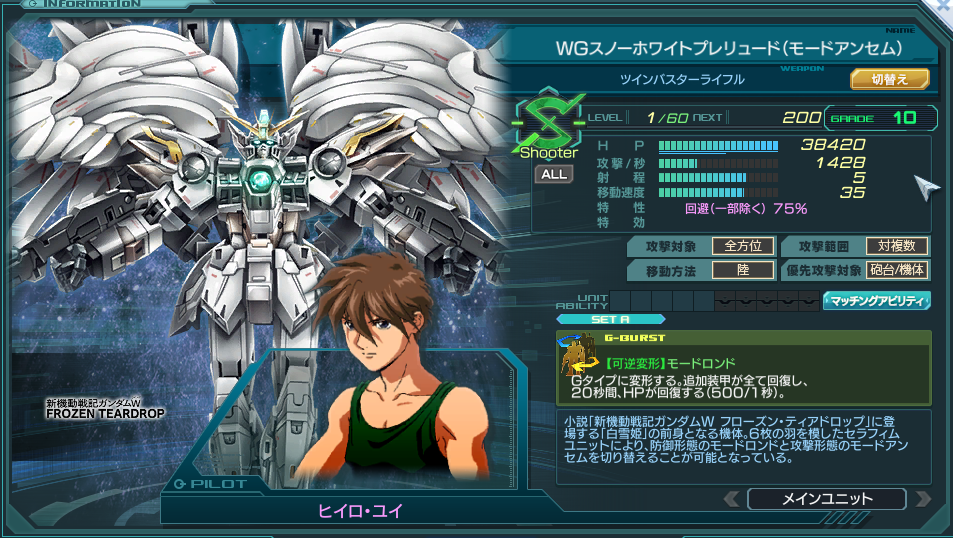Show the previous unit with the left arrow
Screen dimensions: 953x538
pyautogui.click(x=733, y=498)
